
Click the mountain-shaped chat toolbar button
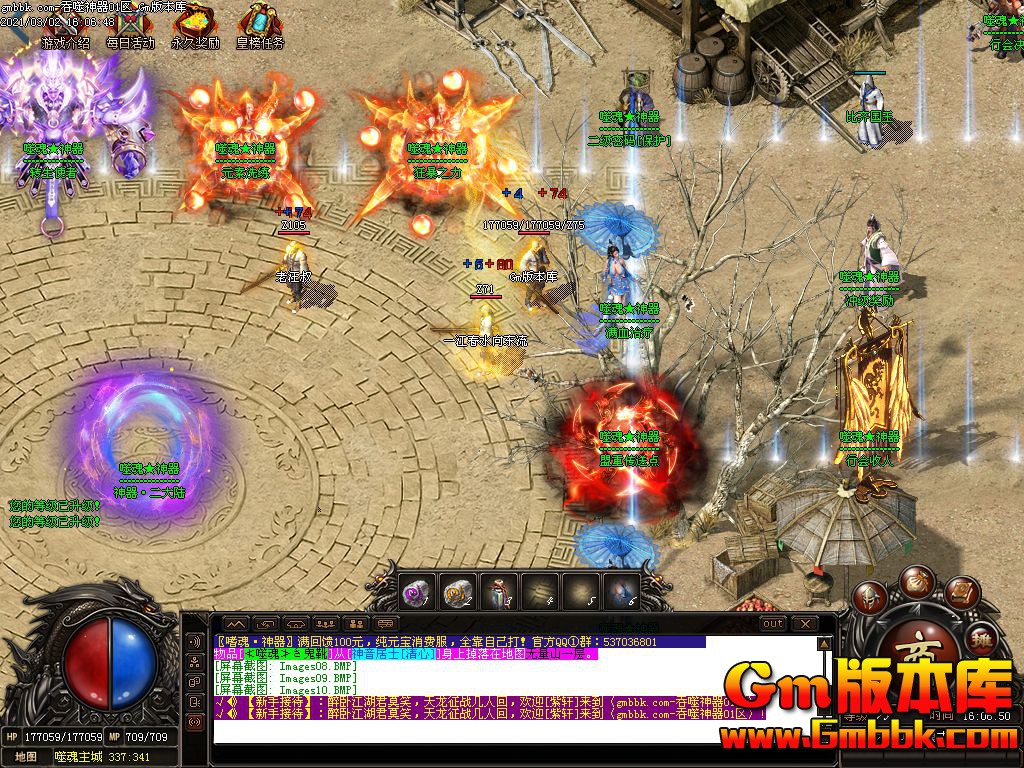point(234,624)
